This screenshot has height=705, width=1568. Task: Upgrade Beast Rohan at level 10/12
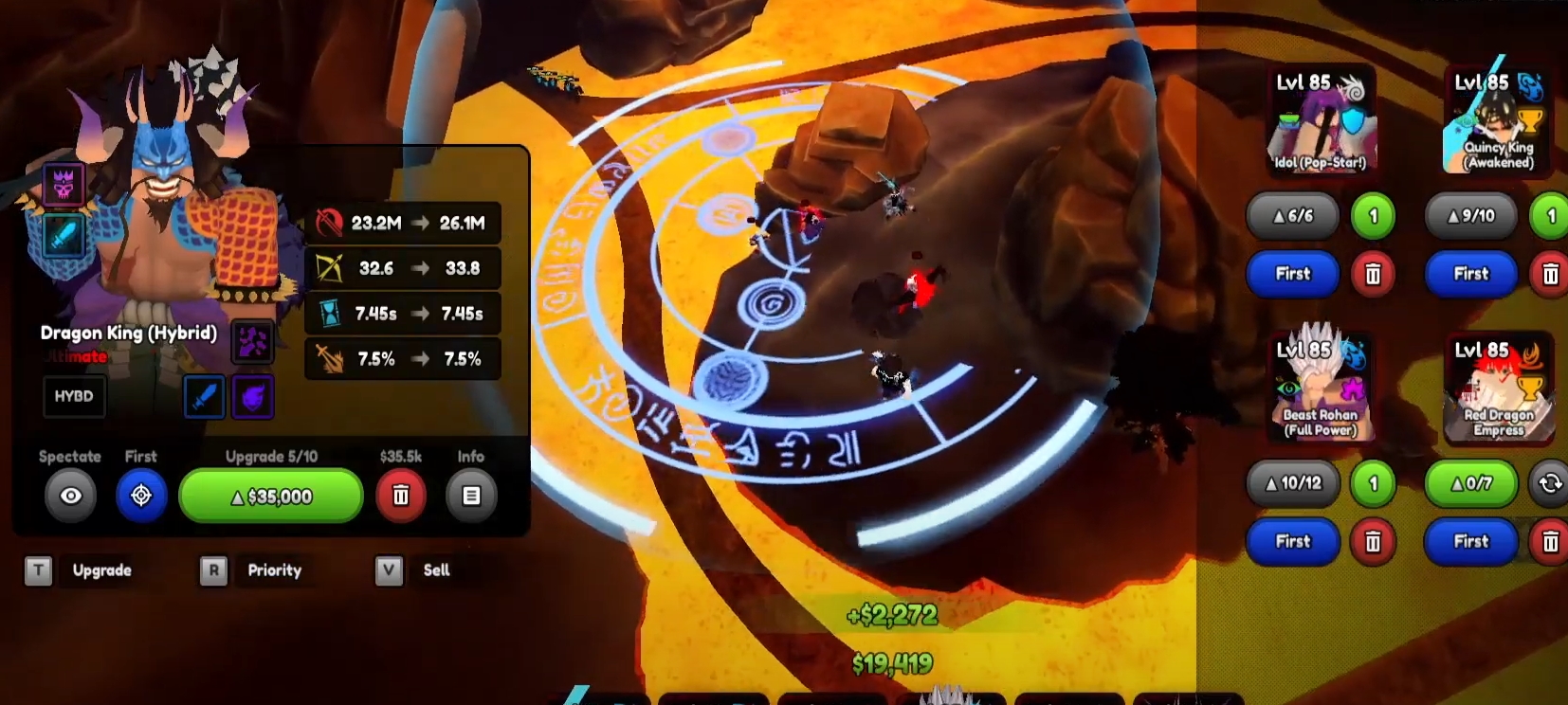[x=1293, y=483]
